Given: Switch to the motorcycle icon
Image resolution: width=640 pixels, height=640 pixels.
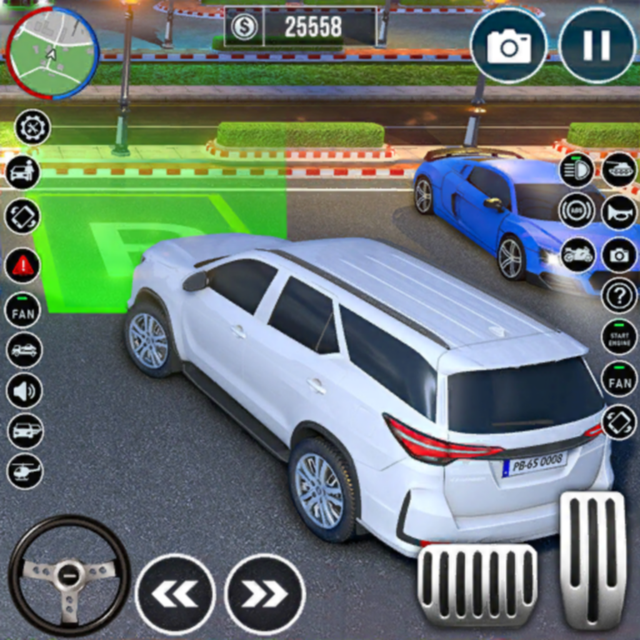Looking at the screenshot, I should tap(576, 254).
